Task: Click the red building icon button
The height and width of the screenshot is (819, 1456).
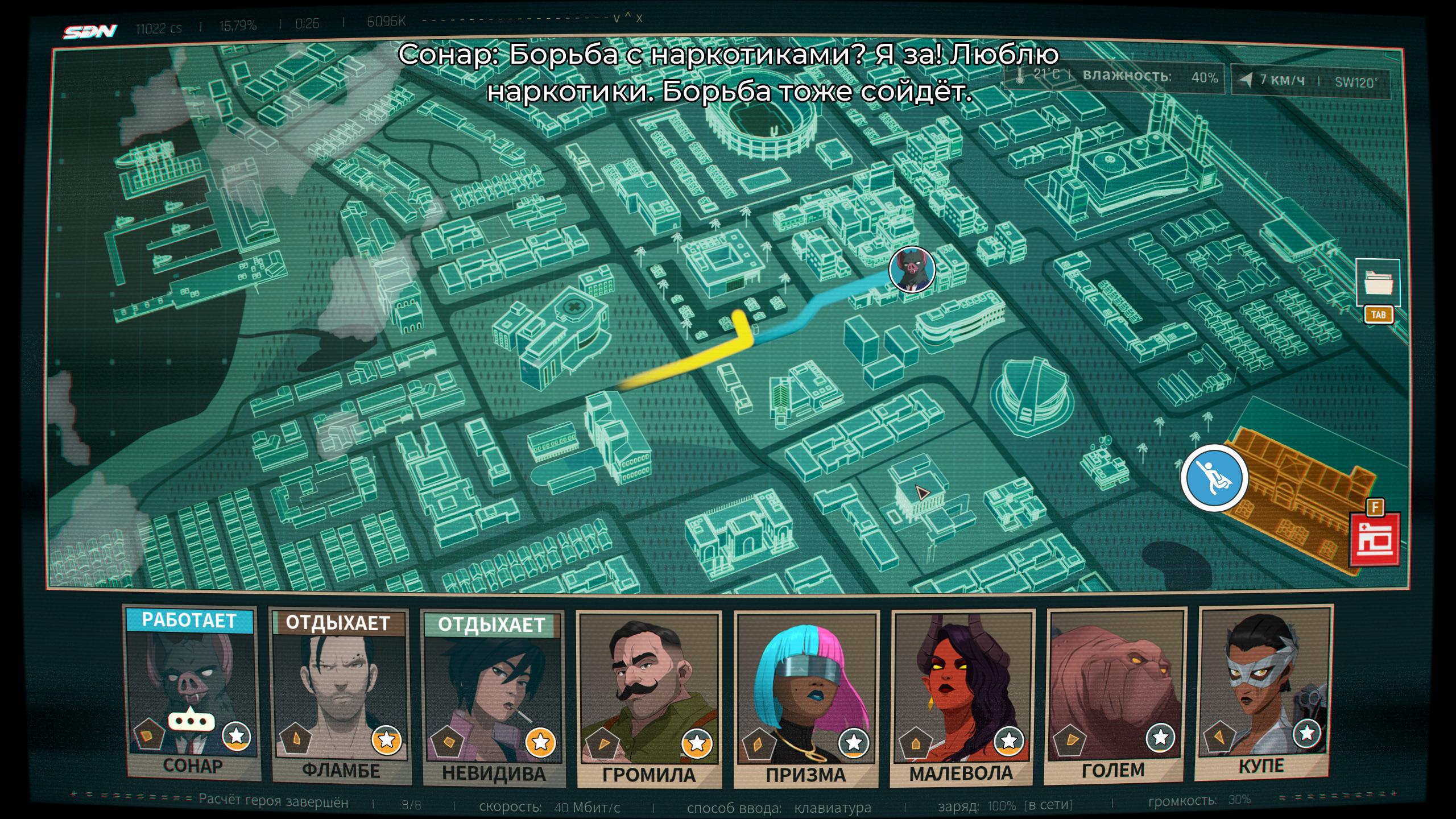Action: pos(1376,539)
